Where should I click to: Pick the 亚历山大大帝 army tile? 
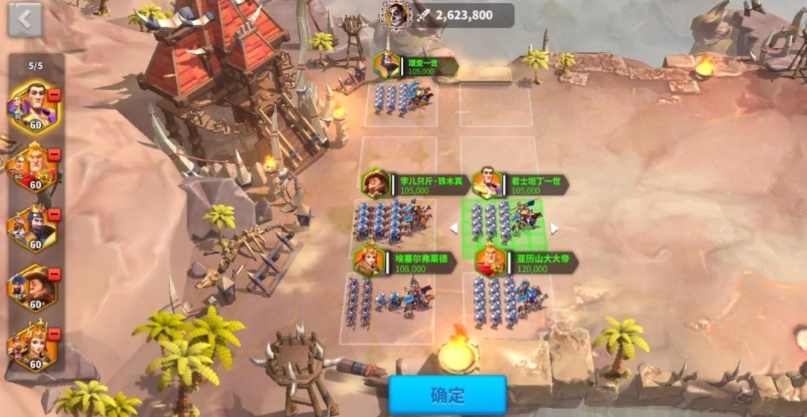pos(508,297)
